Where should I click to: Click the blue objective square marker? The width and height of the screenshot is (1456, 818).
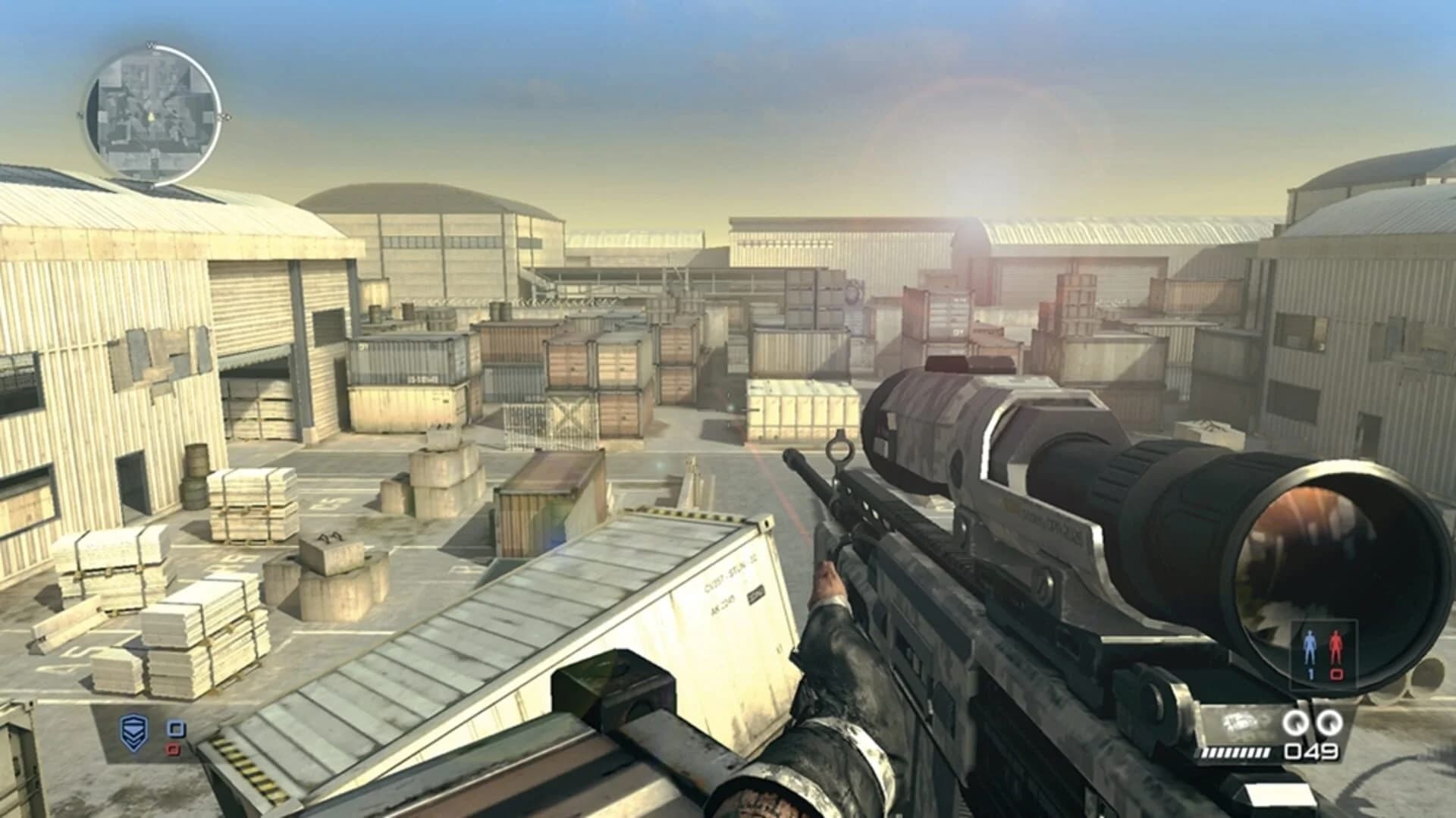(177, 729)
